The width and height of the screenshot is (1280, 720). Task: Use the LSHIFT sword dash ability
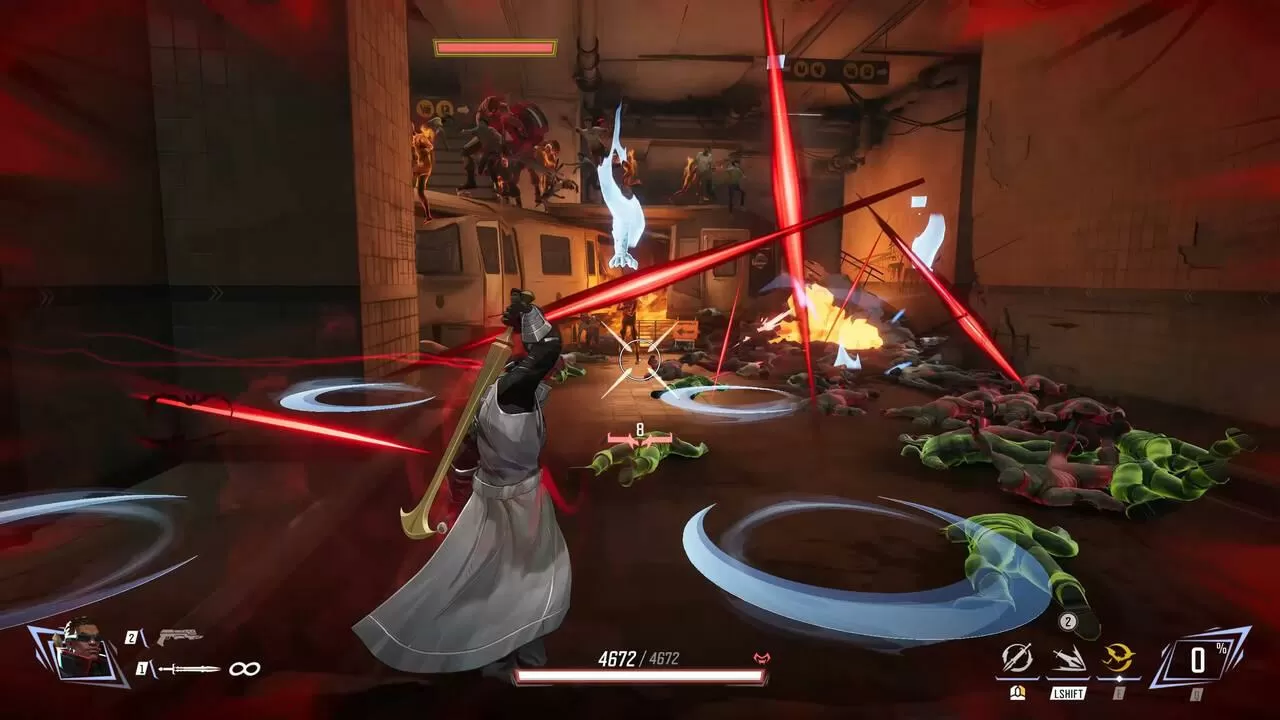(x=1068, y=658)
